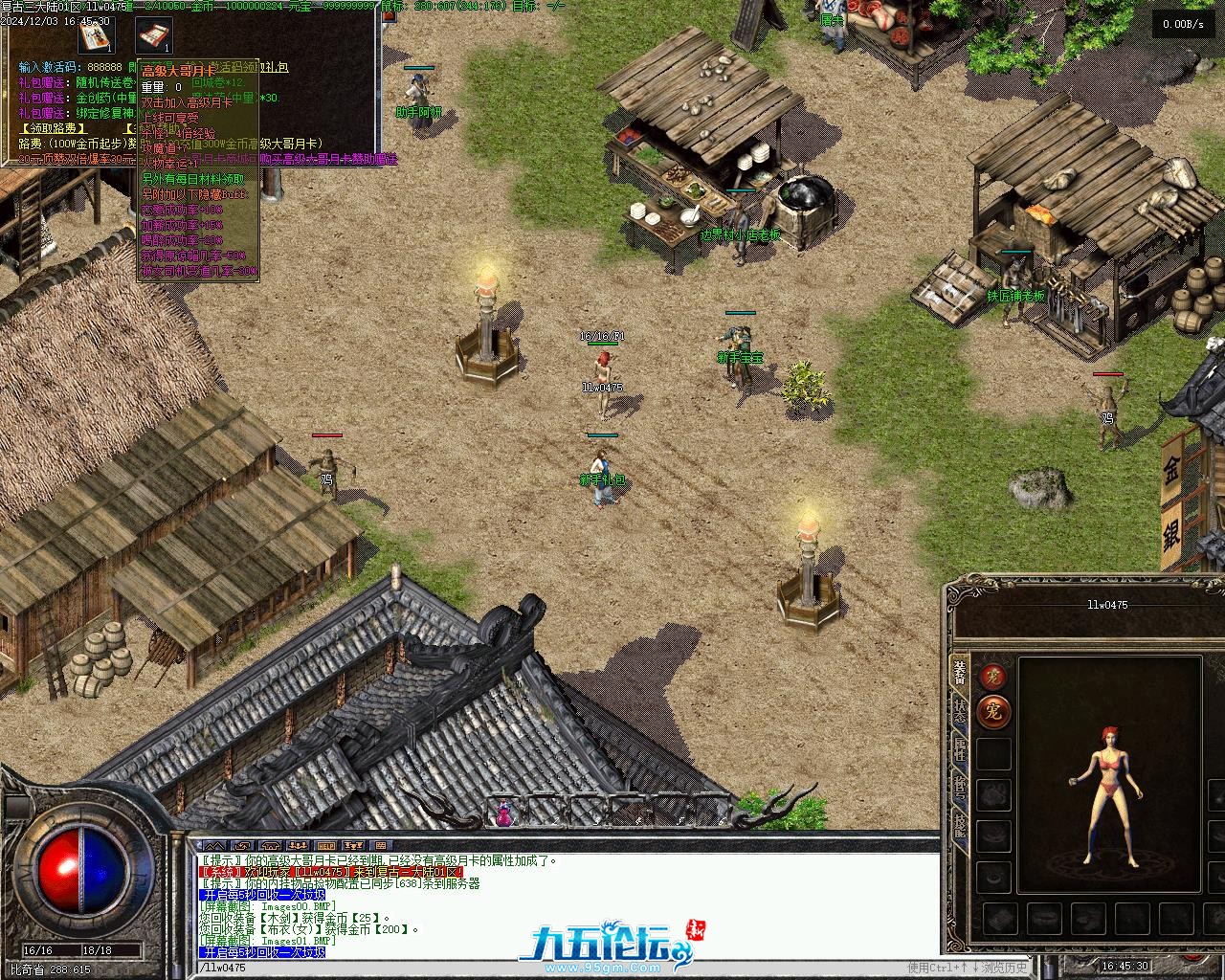
Task: Click the 领取路费 claim link
Action: point(54,127)
